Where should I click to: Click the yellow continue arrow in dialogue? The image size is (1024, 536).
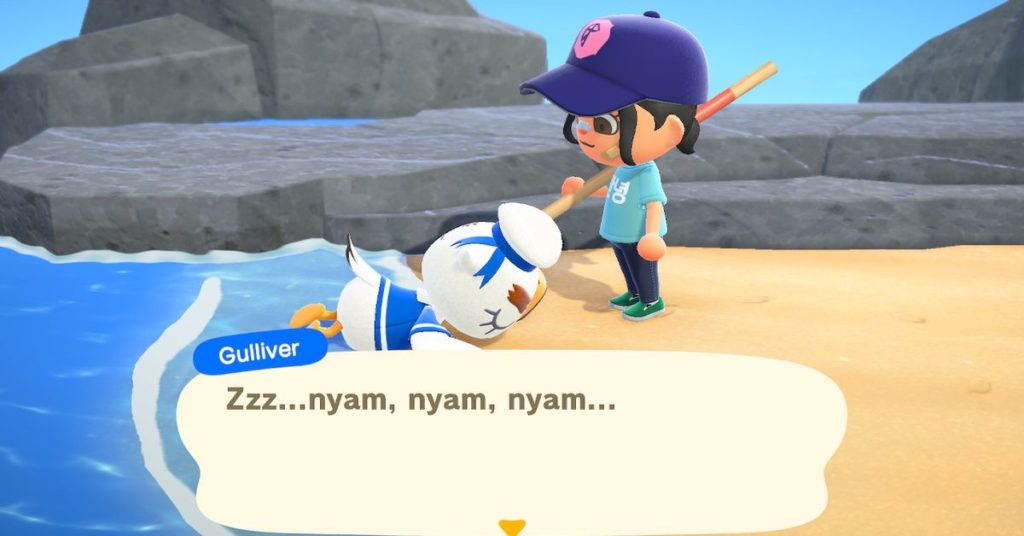pyautogui.click(x=512, y=526)
